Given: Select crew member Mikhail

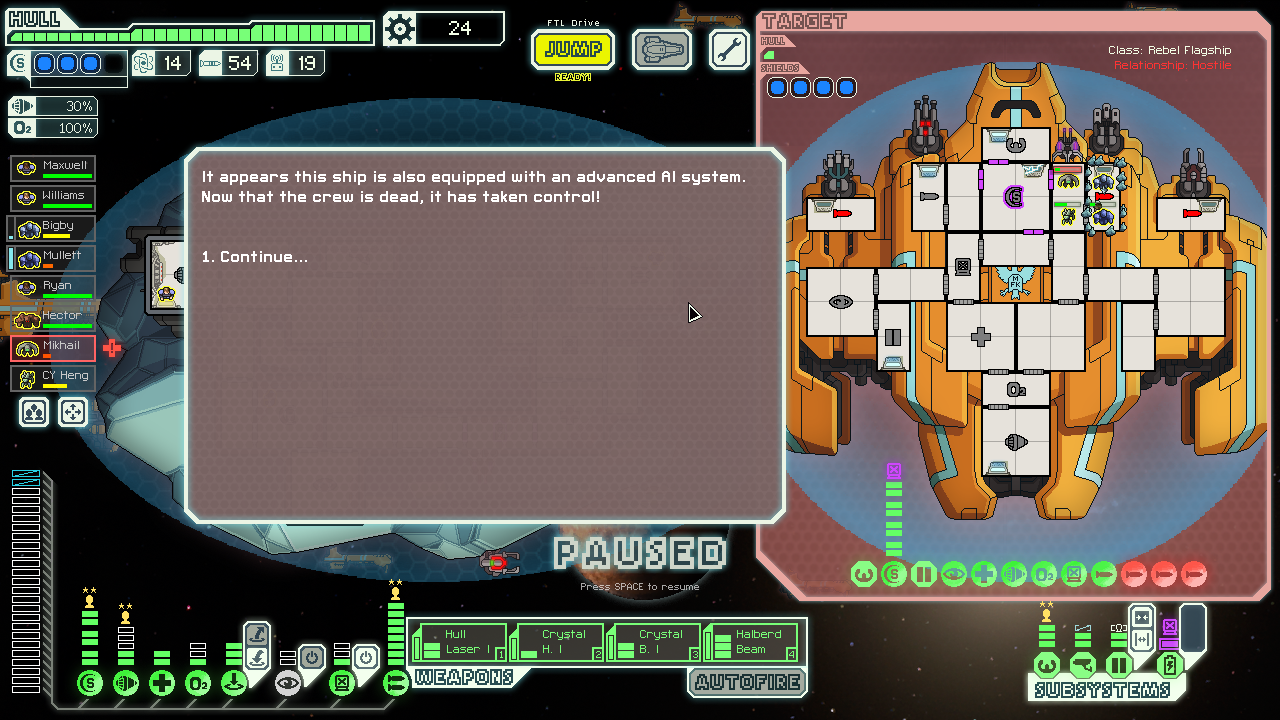Looking at the screenshot, I should click(54, 348).
